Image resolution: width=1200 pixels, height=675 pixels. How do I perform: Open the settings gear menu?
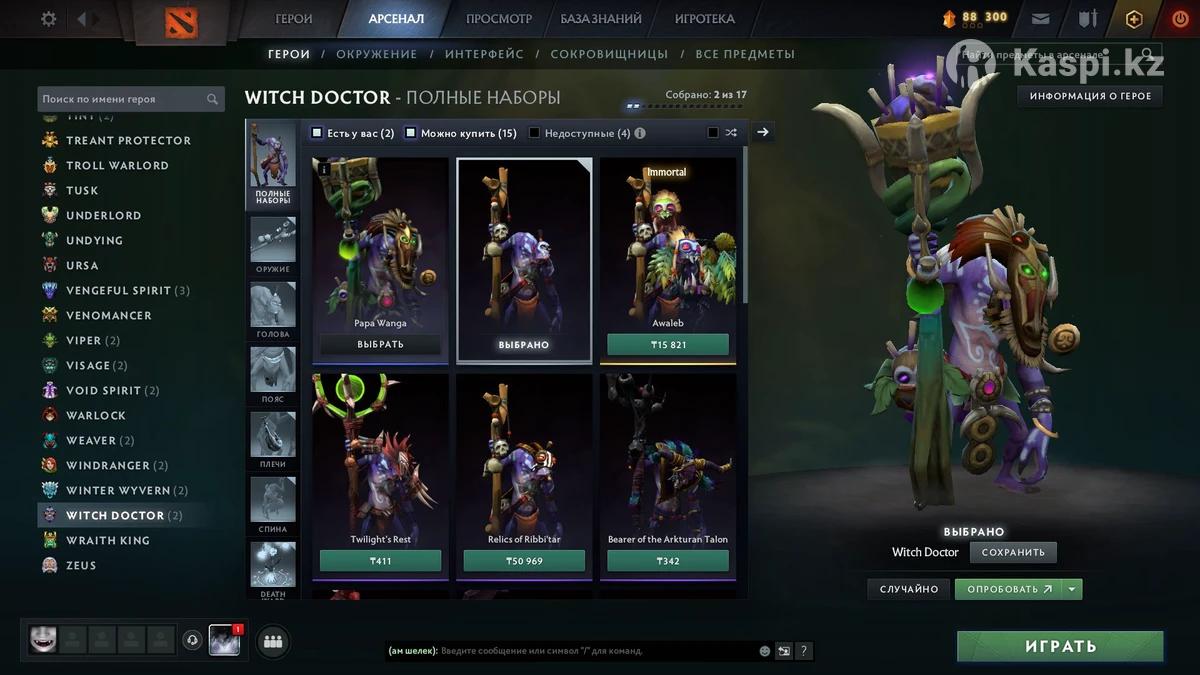(x=48, y=19)
